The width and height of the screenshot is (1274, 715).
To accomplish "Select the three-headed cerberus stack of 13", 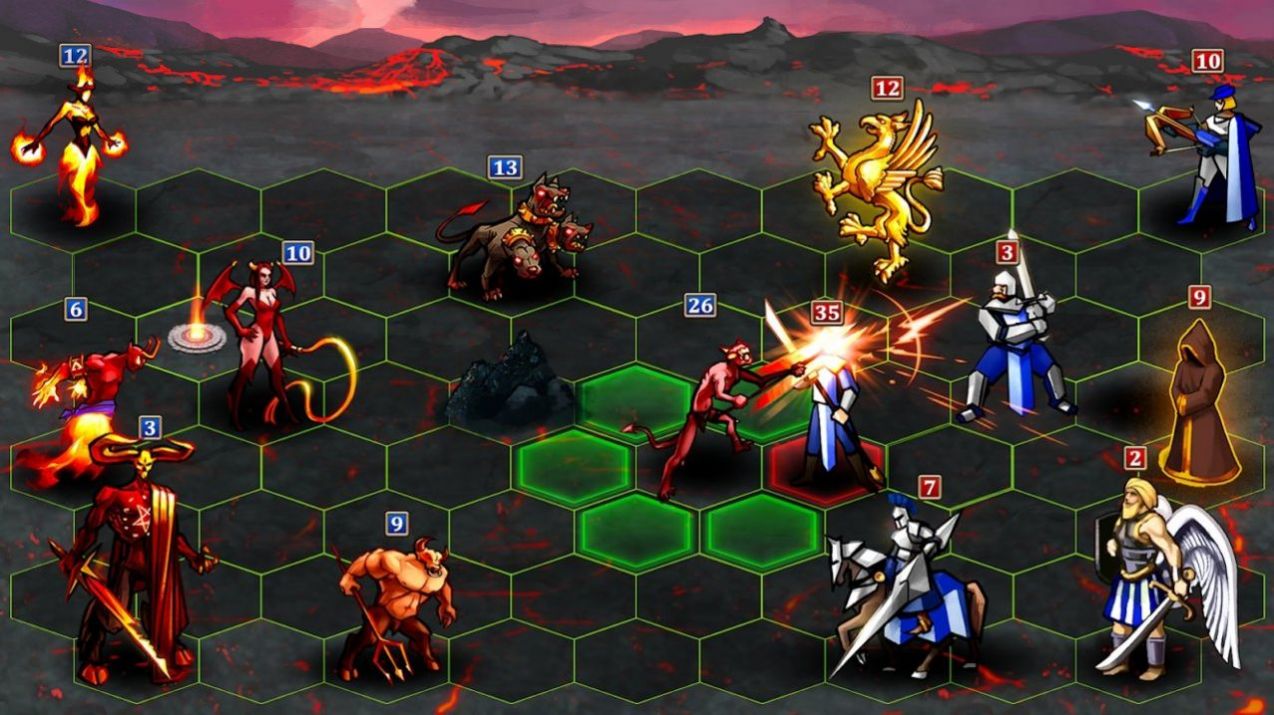I will [513, 235].
